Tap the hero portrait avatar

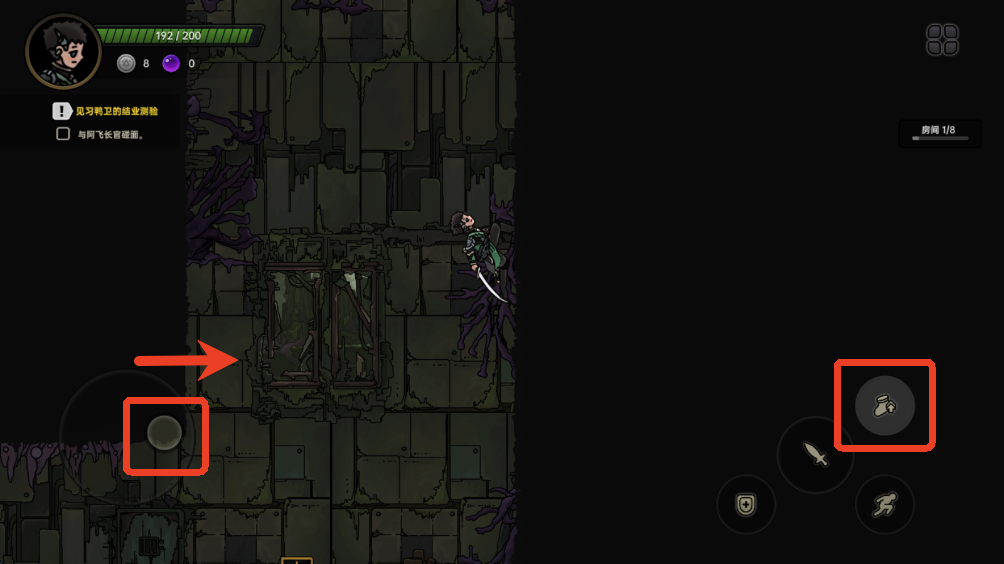coord(63,51)
